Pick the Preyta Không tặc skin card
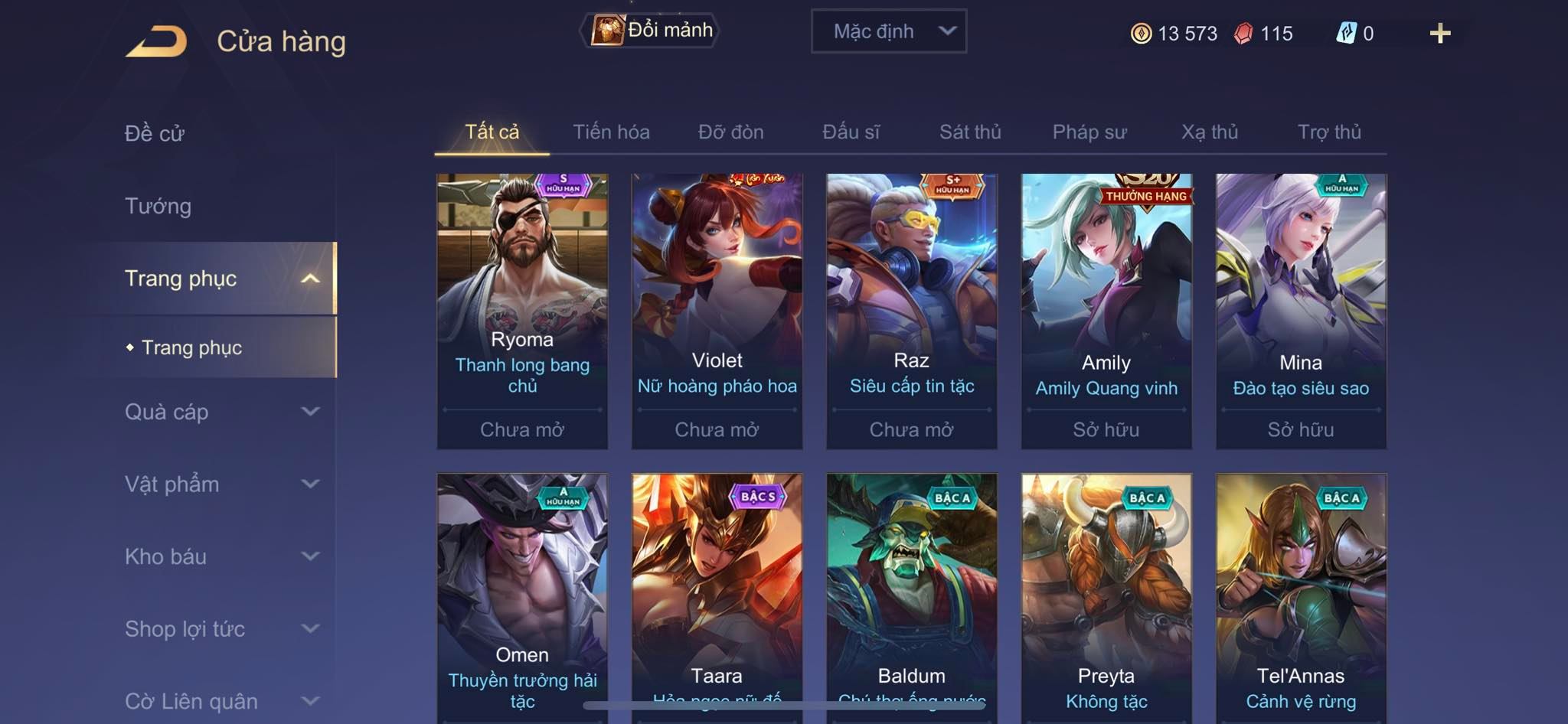The width and height of the screenshot is (1568, 724). coord(1106,597)
